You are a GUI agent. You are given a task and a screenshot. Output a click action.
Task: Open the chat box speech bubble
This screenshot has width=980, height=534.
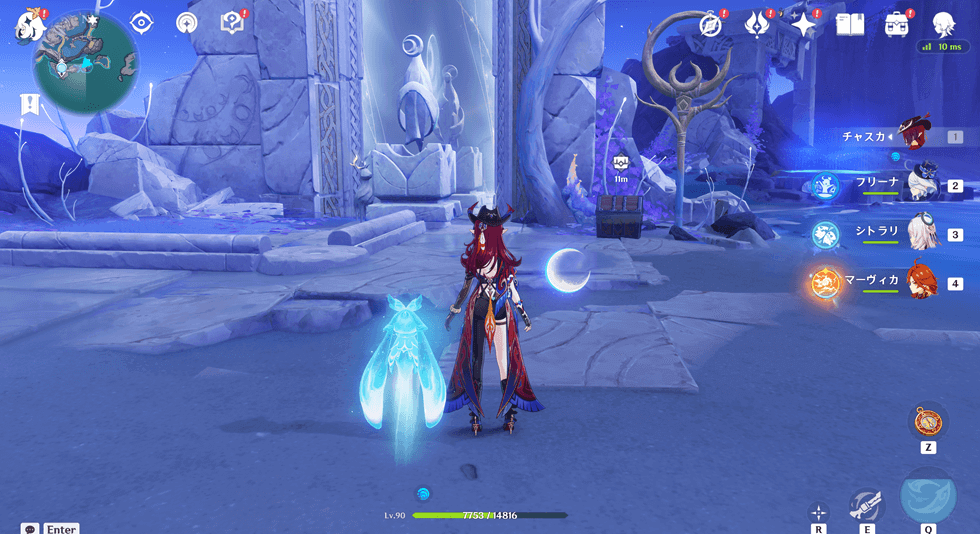29,528
